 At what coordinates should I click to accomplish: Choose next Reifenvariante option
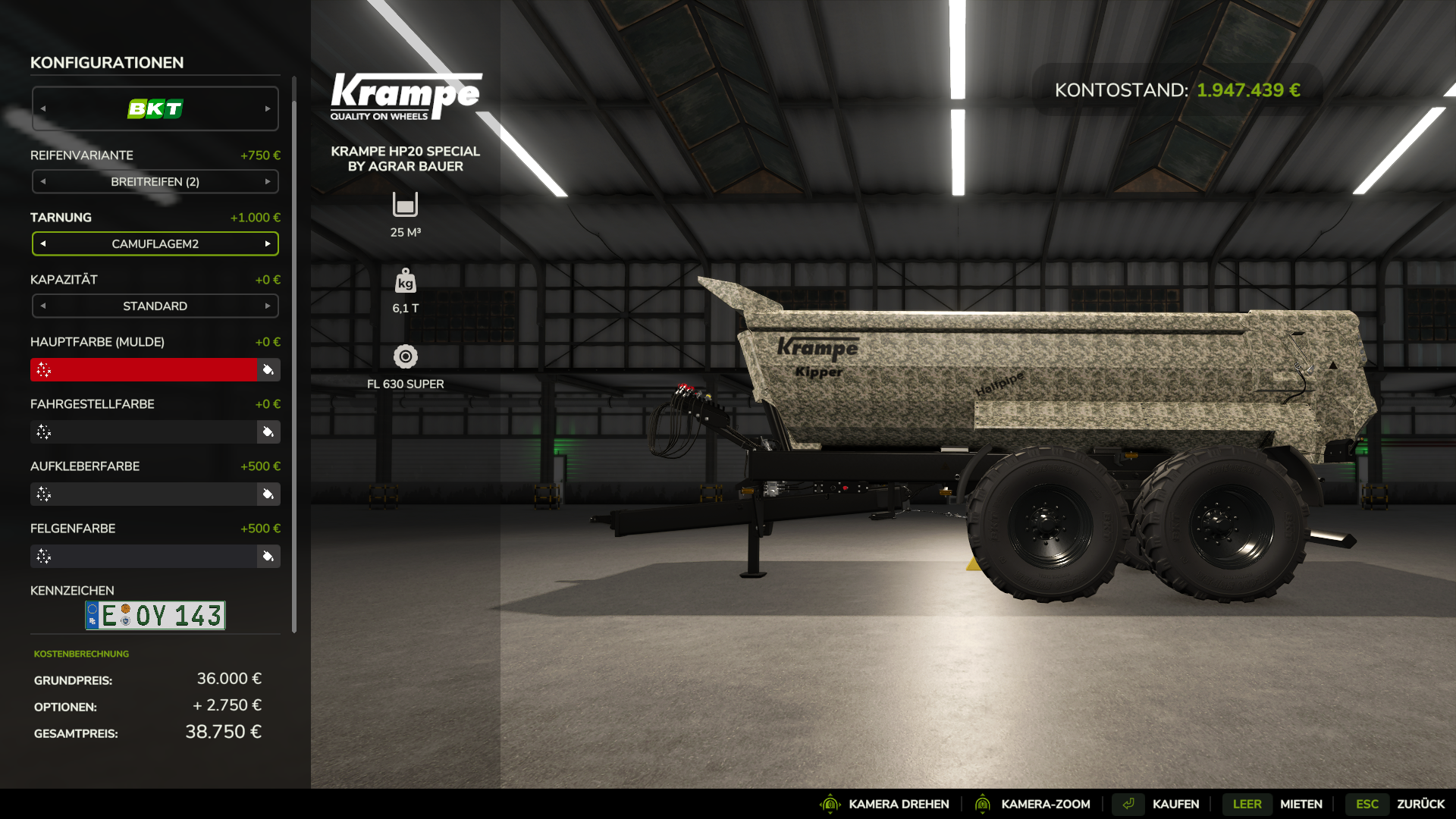[x=268, y=182]
